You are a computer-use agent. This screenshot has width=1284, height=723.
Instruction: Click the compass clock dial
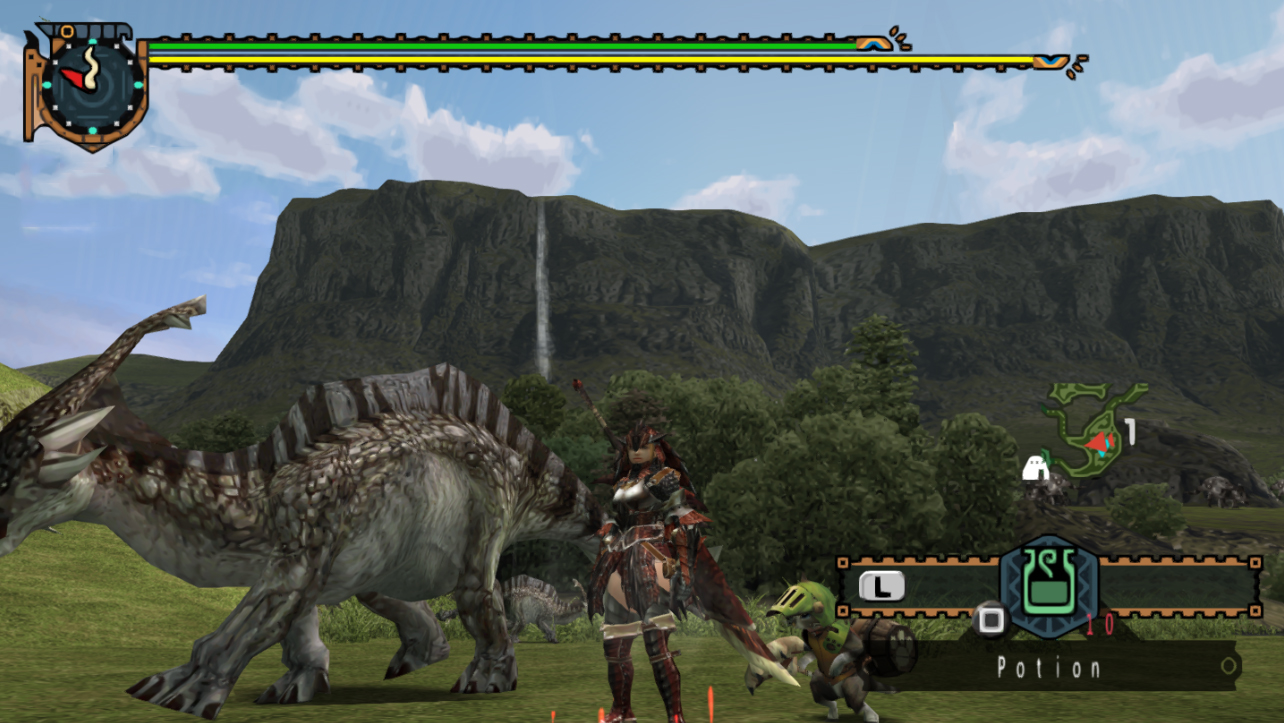point(92,84)
